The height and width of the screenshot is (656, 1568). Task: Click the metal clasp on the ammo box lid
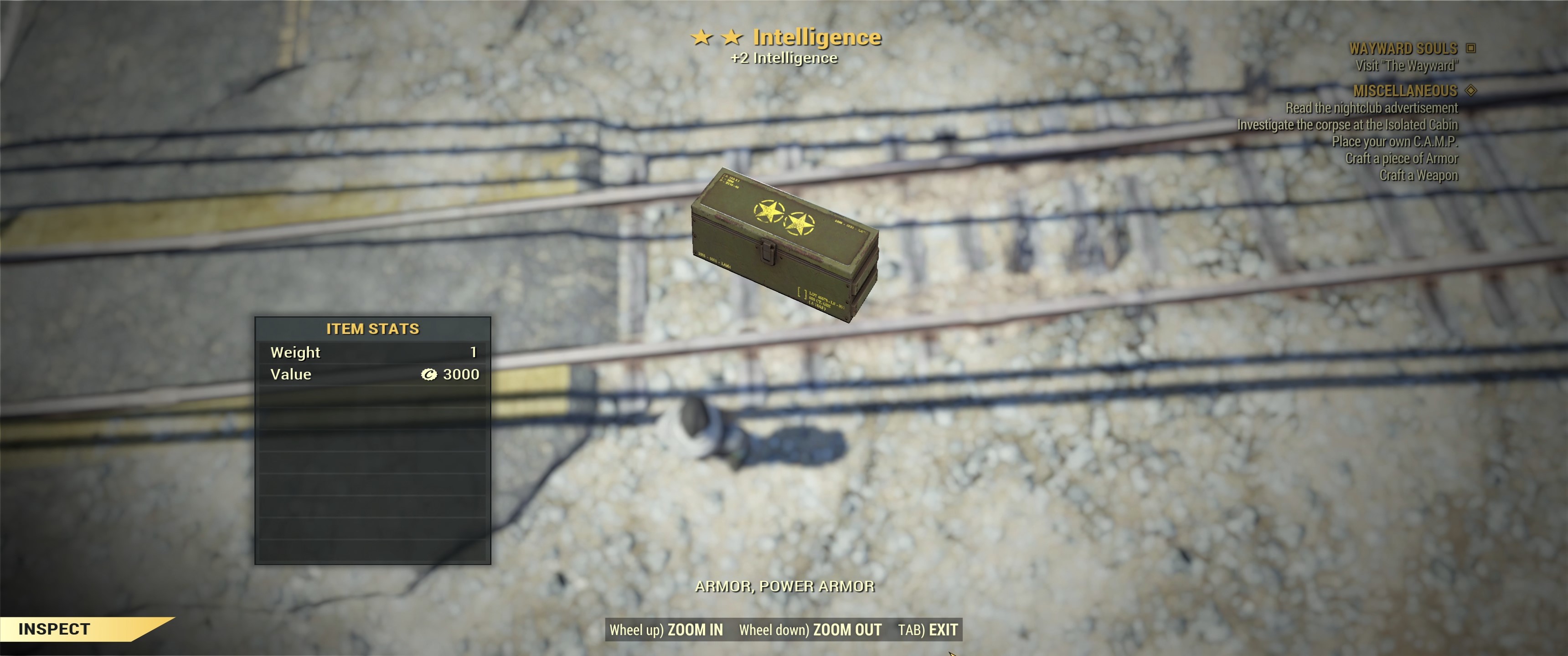tap(768, 251)
